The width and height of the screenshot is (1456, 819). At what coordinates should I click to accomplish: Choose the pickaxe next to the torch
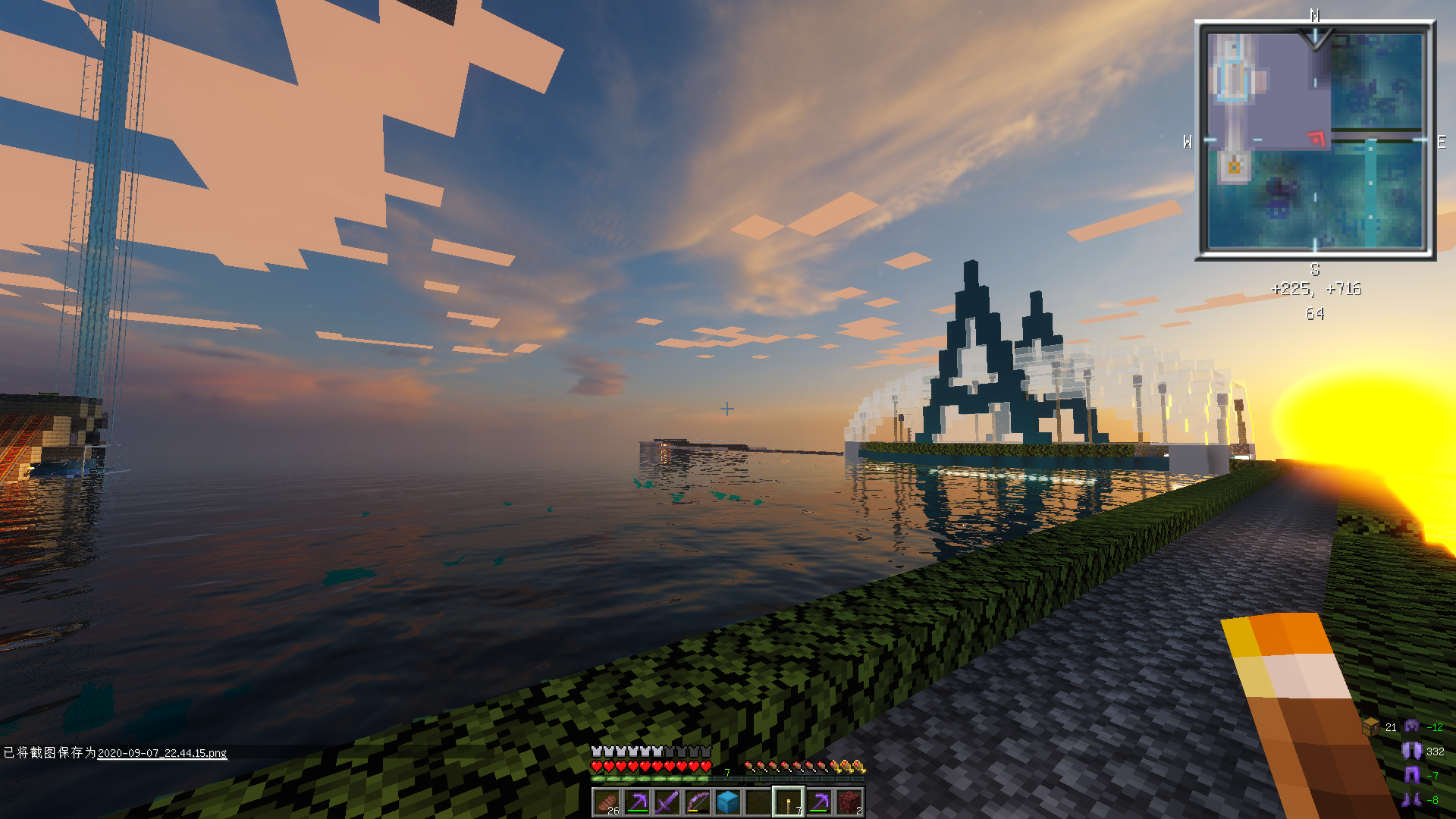[x=819, y=802]
